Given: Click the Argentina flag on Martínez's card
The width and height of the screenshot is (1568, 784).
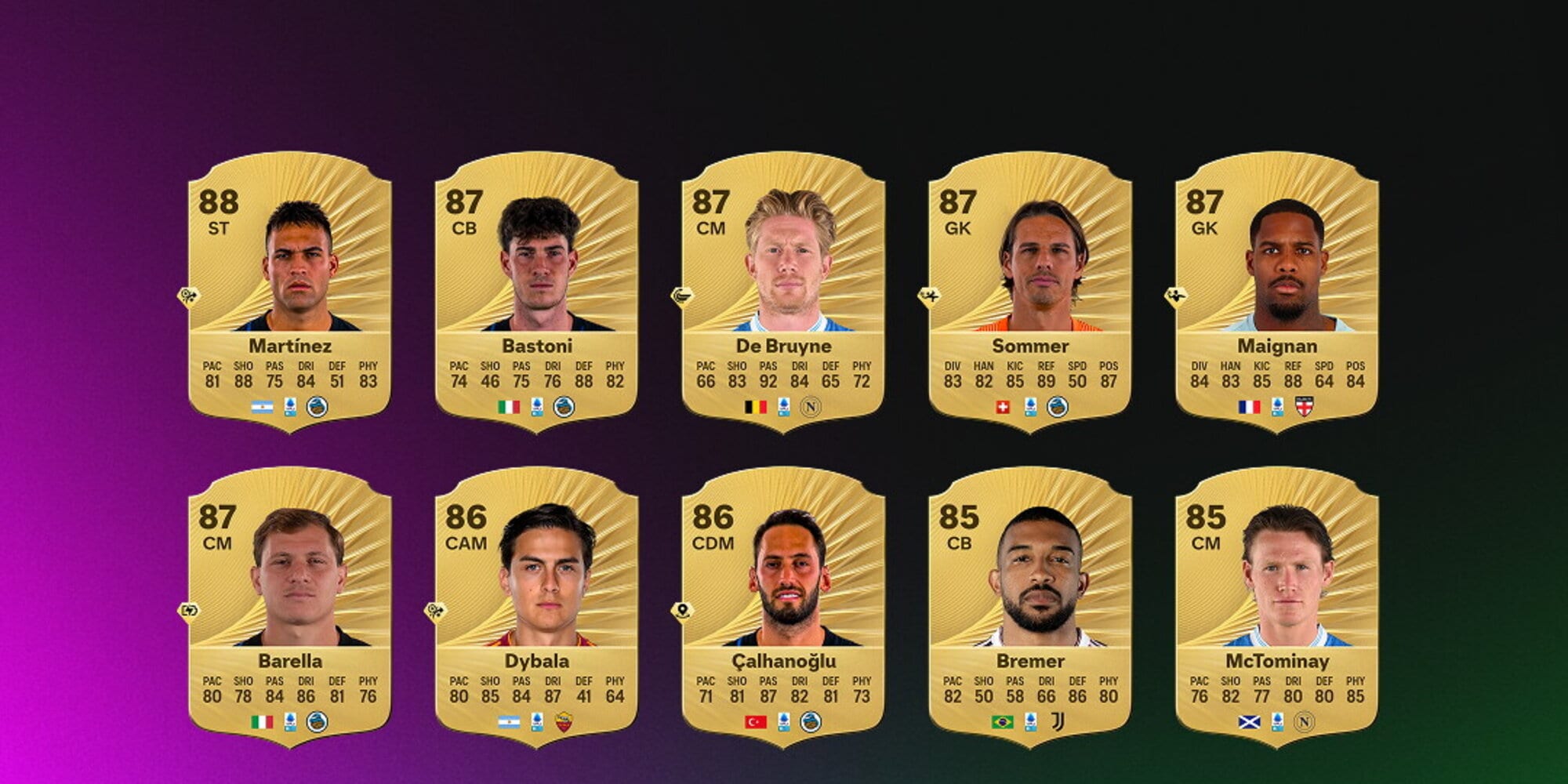Looking at the screenshot, I should click(x=261, y=406).
